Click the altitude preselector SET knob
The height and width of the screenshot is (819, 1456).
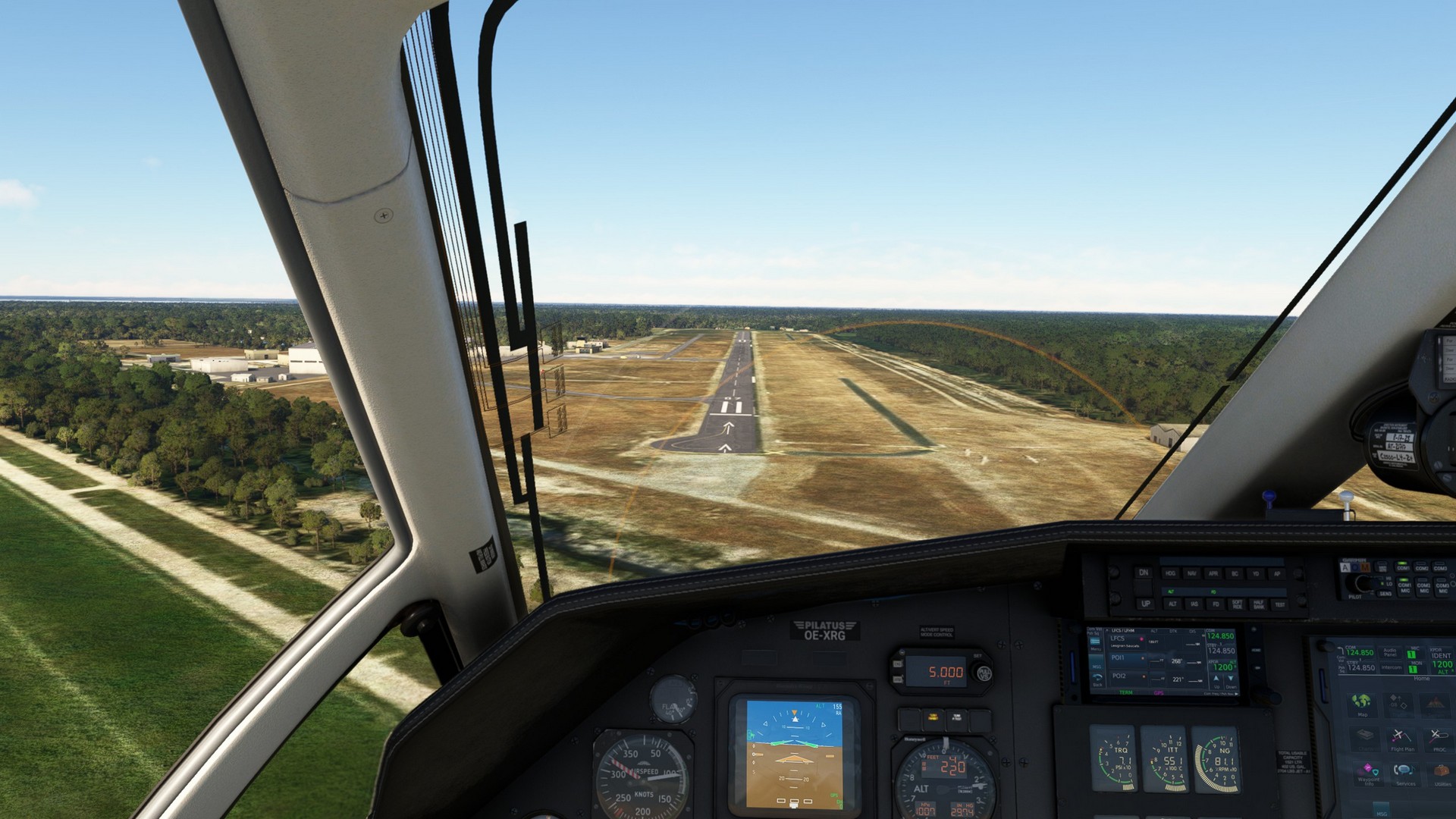[983, 672]
